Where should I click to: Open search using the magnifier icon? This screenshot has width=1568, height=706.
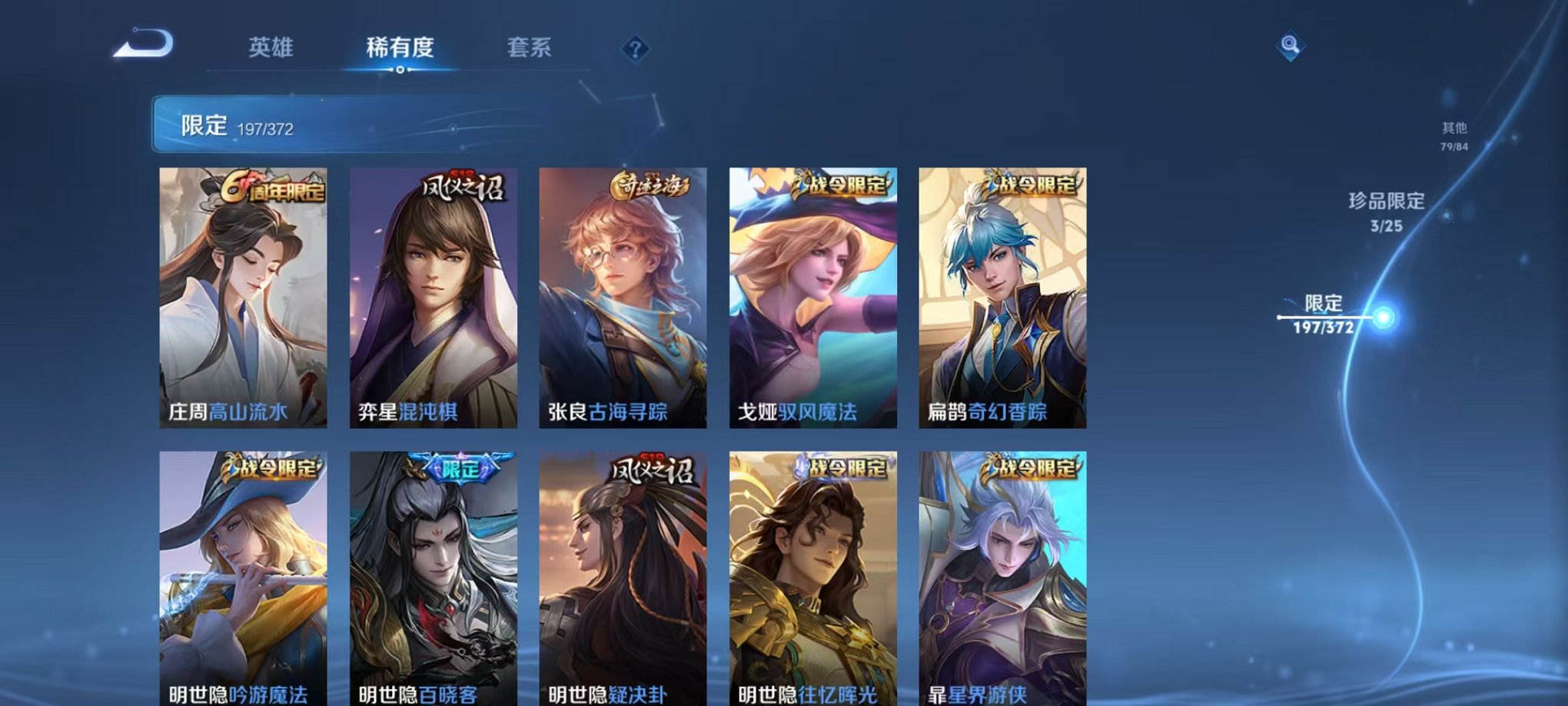pos(1291,46)
